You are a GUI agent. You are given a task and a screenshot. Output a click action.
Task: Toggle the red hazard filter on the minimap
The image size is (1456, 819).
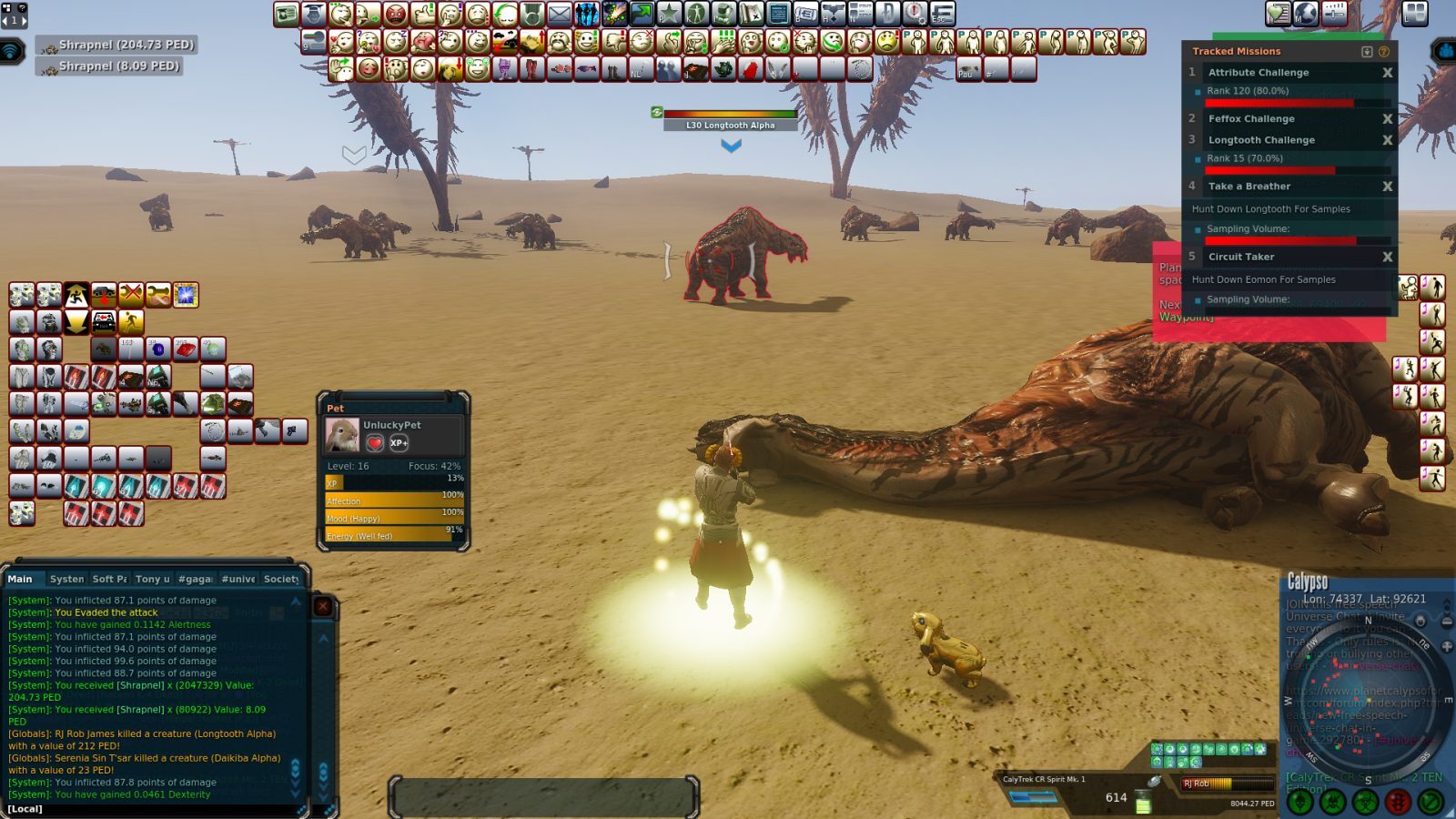pos(1399,801)
